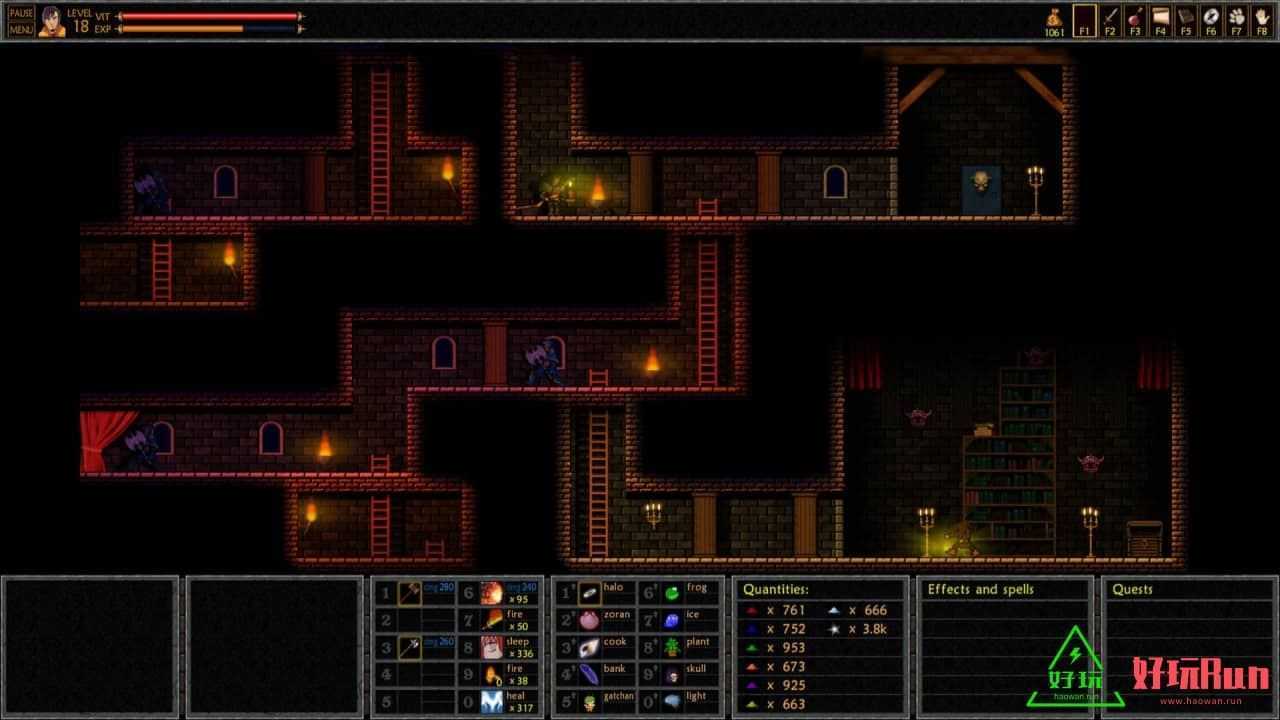Select the halo spell slot
This screenshot has width=1280, height=720.
[x=590, y=594]
